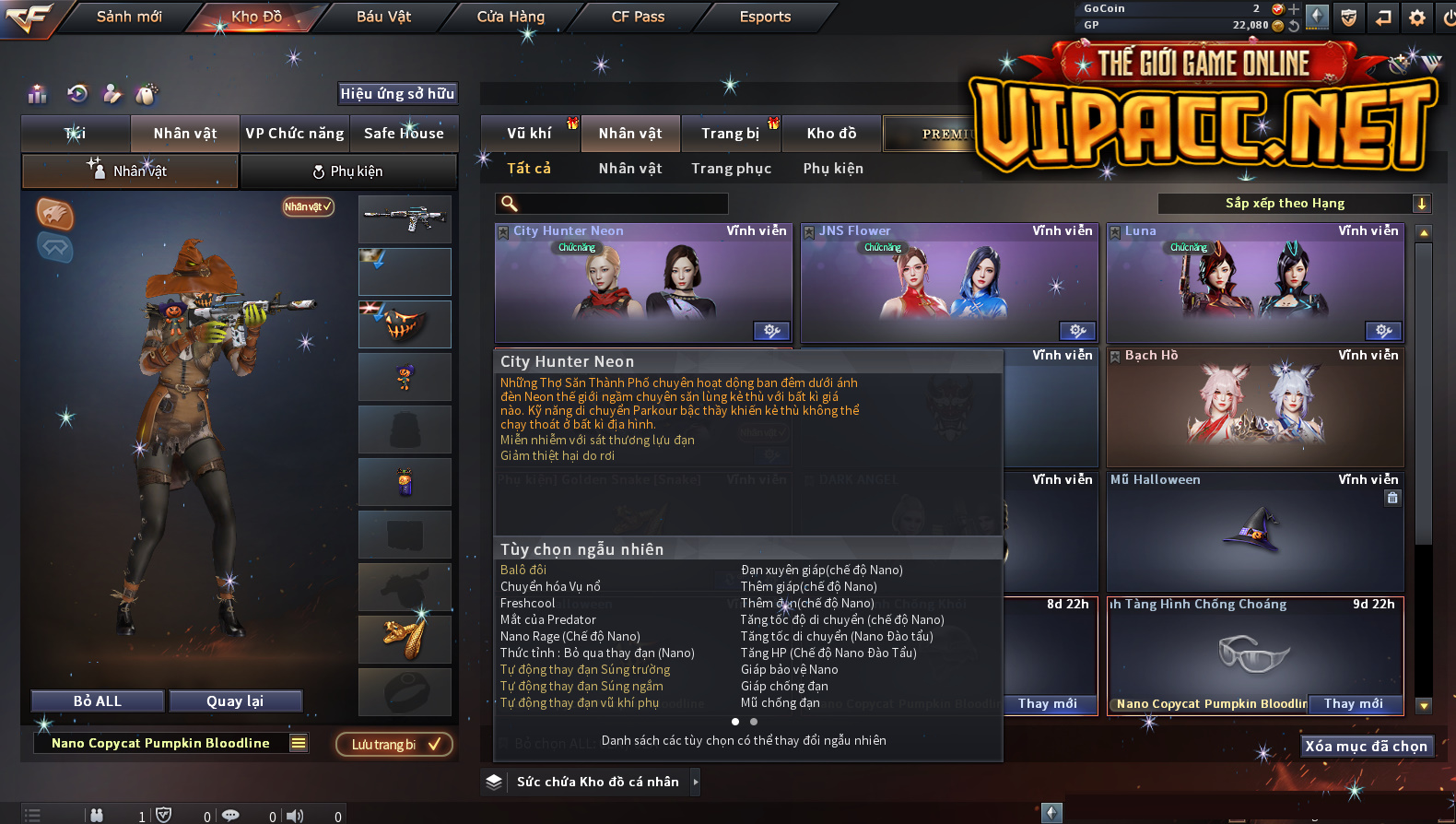Open the Vũ khí inventory tab
Viewport: 1456px width, 824px height.
coord(529,134)
